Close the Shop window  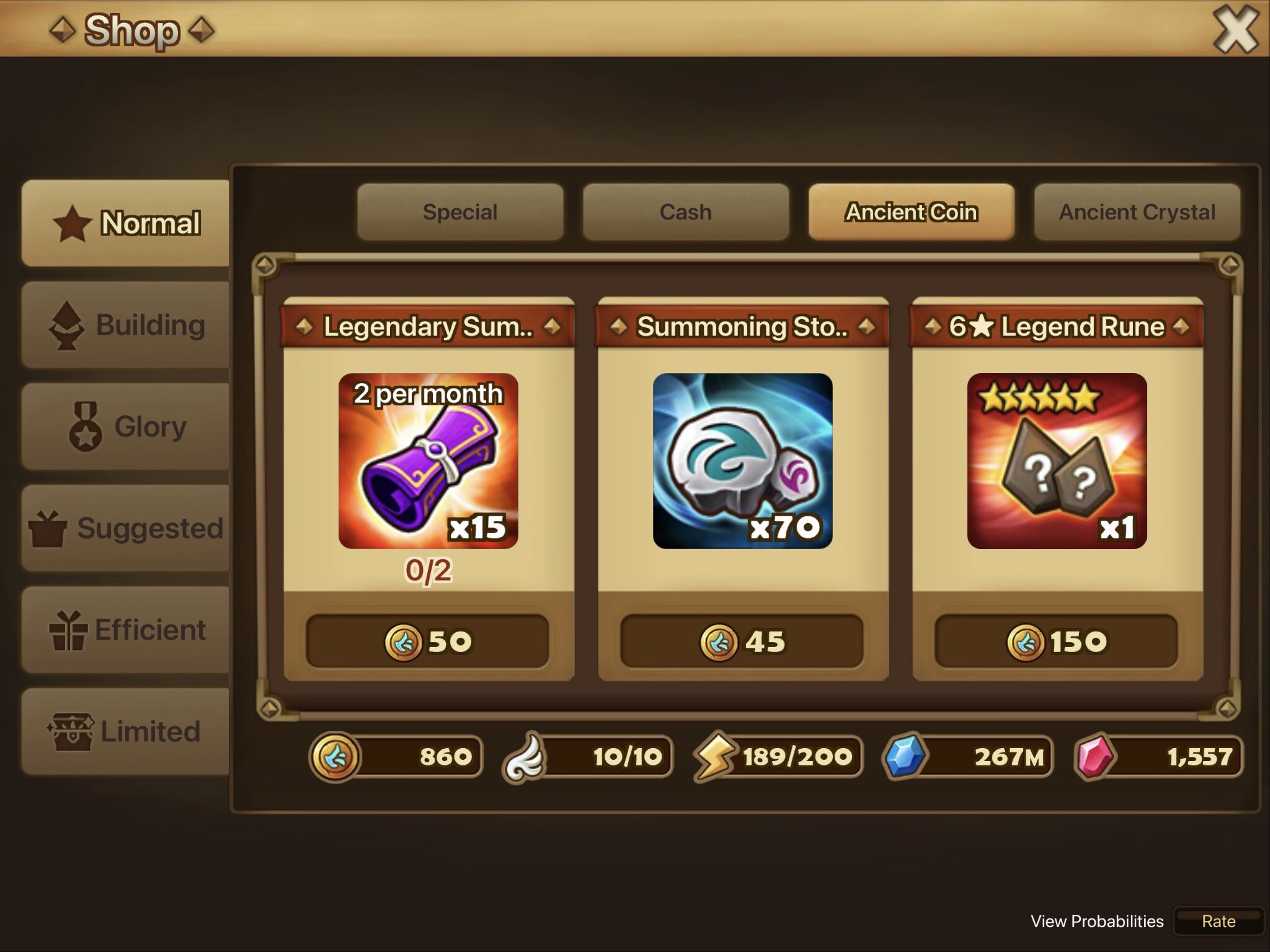(x=1235, y=30)
